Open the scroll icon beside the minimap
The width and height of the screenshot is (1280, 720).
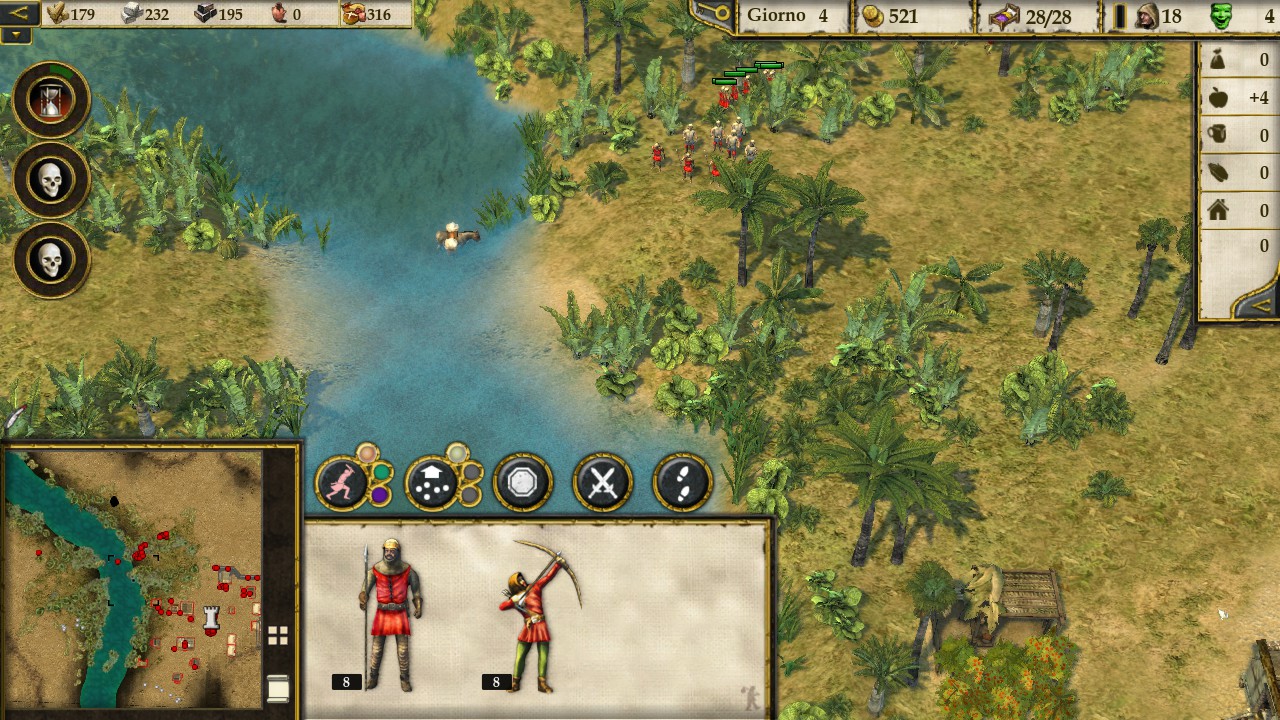tap(278, 688)
